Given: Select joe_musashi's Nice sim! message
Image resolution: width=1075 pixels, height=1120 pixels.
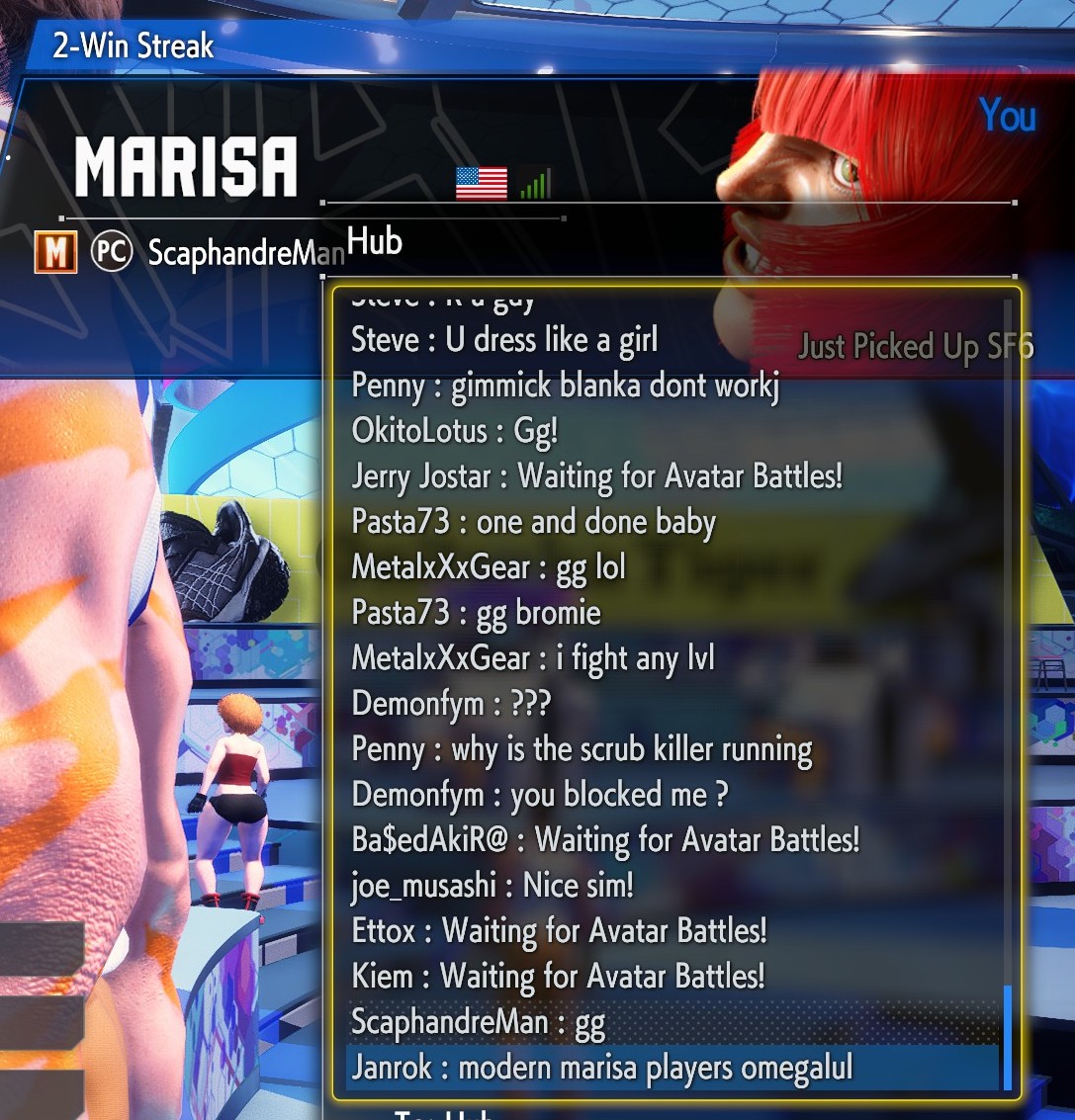Looking at the screenshot, I should tap(492, 886).
